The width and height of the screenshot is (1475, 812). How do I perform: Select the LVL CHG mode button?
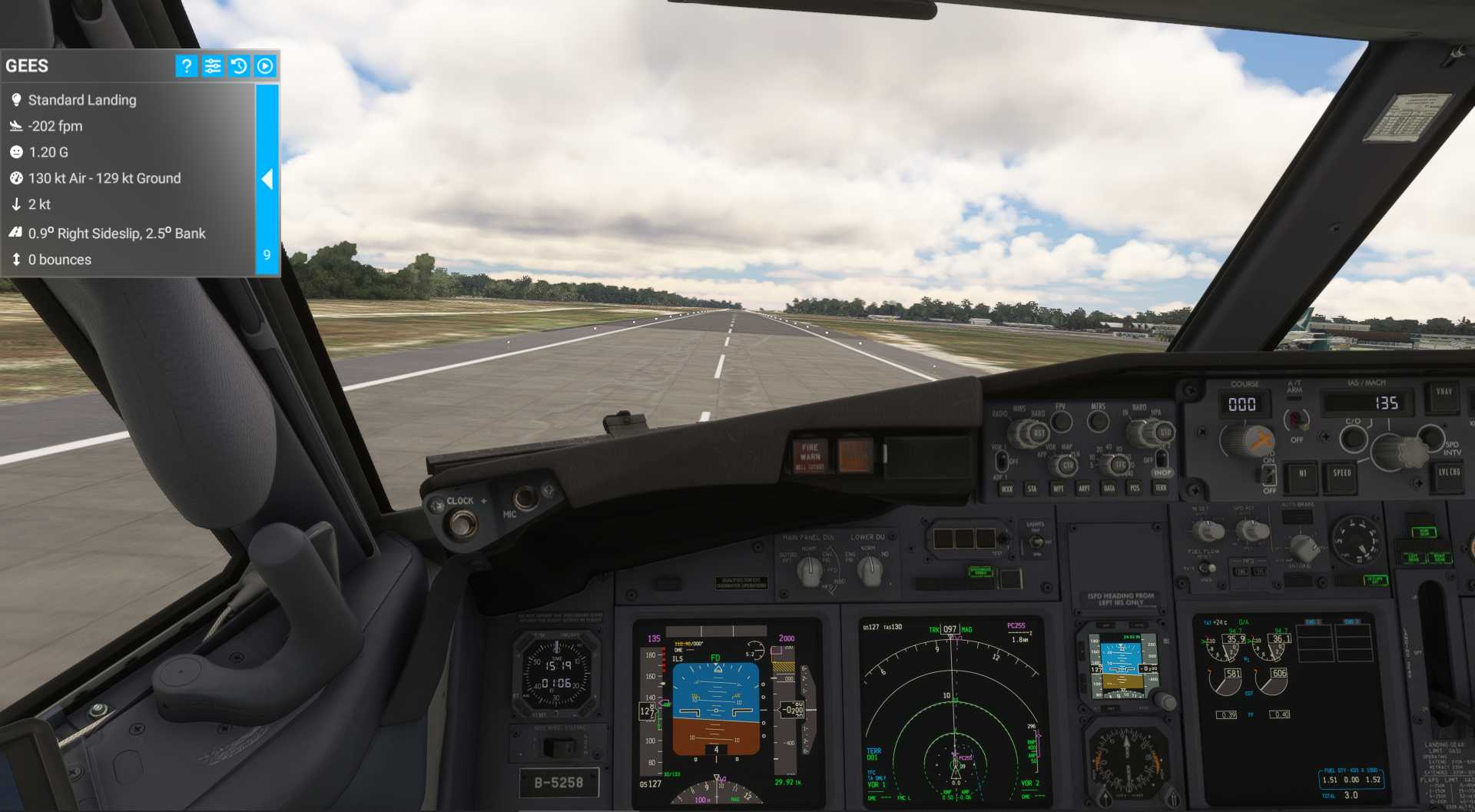(x=1449, y=473)
